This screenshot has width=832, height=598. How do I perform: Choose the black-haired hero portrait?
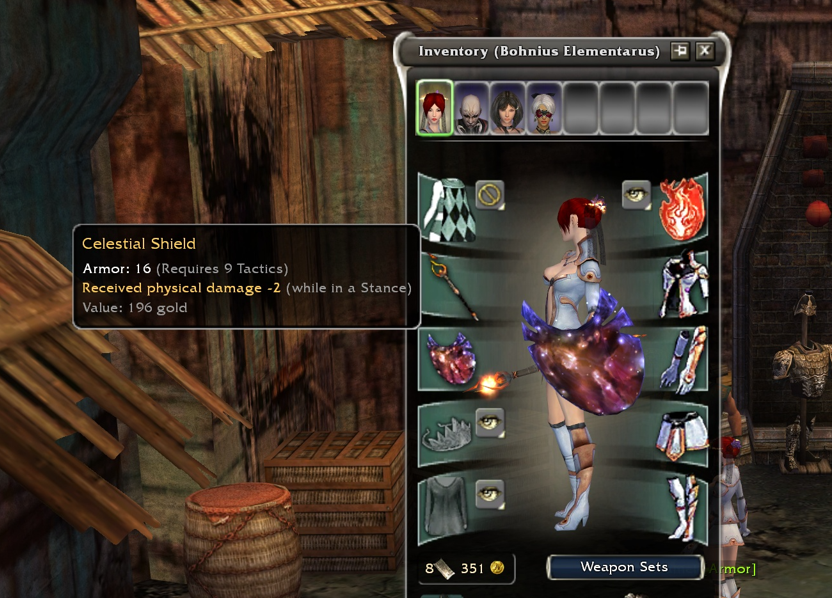pos(508,108)
